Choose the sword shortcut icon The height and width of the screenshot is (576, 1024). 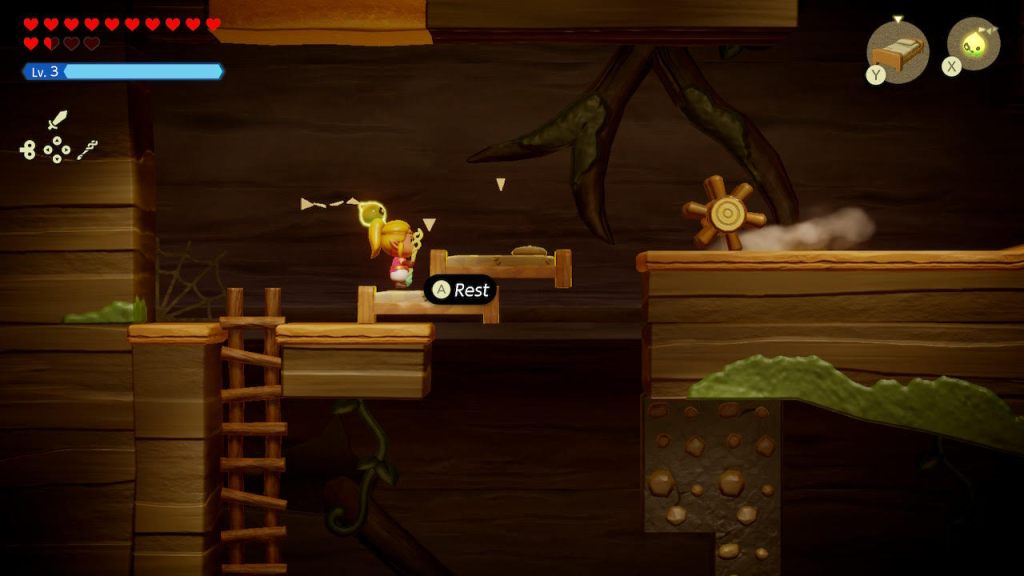click(57, 121)
